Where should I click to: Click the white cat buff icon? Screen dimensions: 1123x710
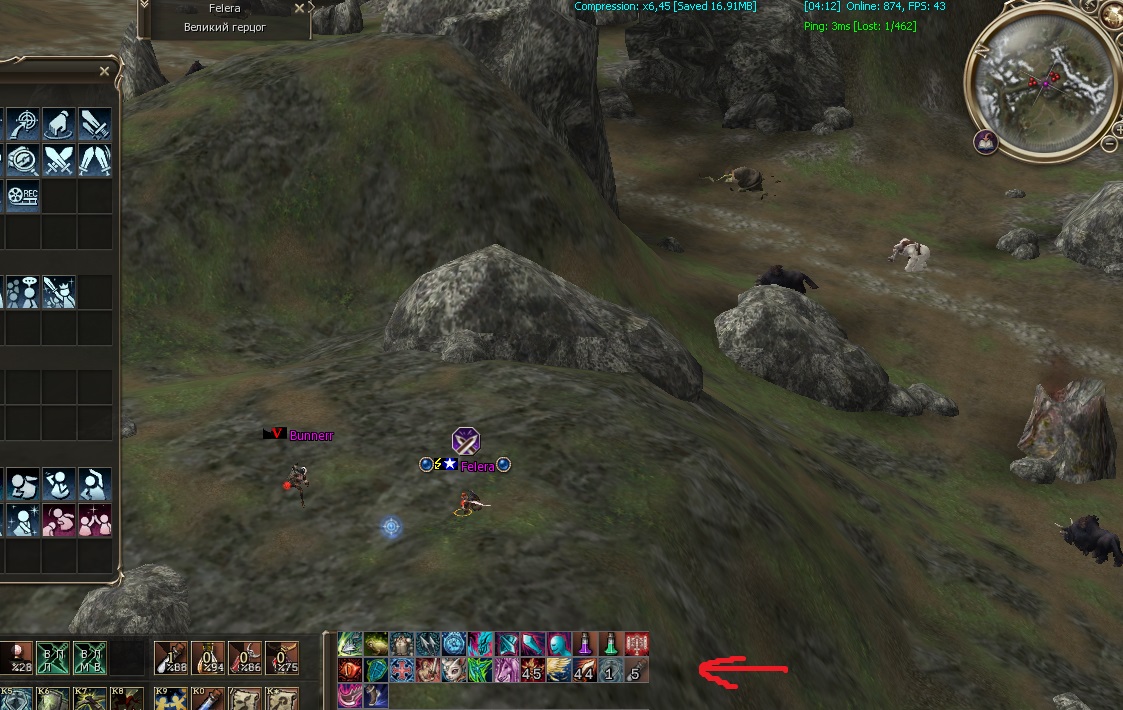(x=455, y=669)
